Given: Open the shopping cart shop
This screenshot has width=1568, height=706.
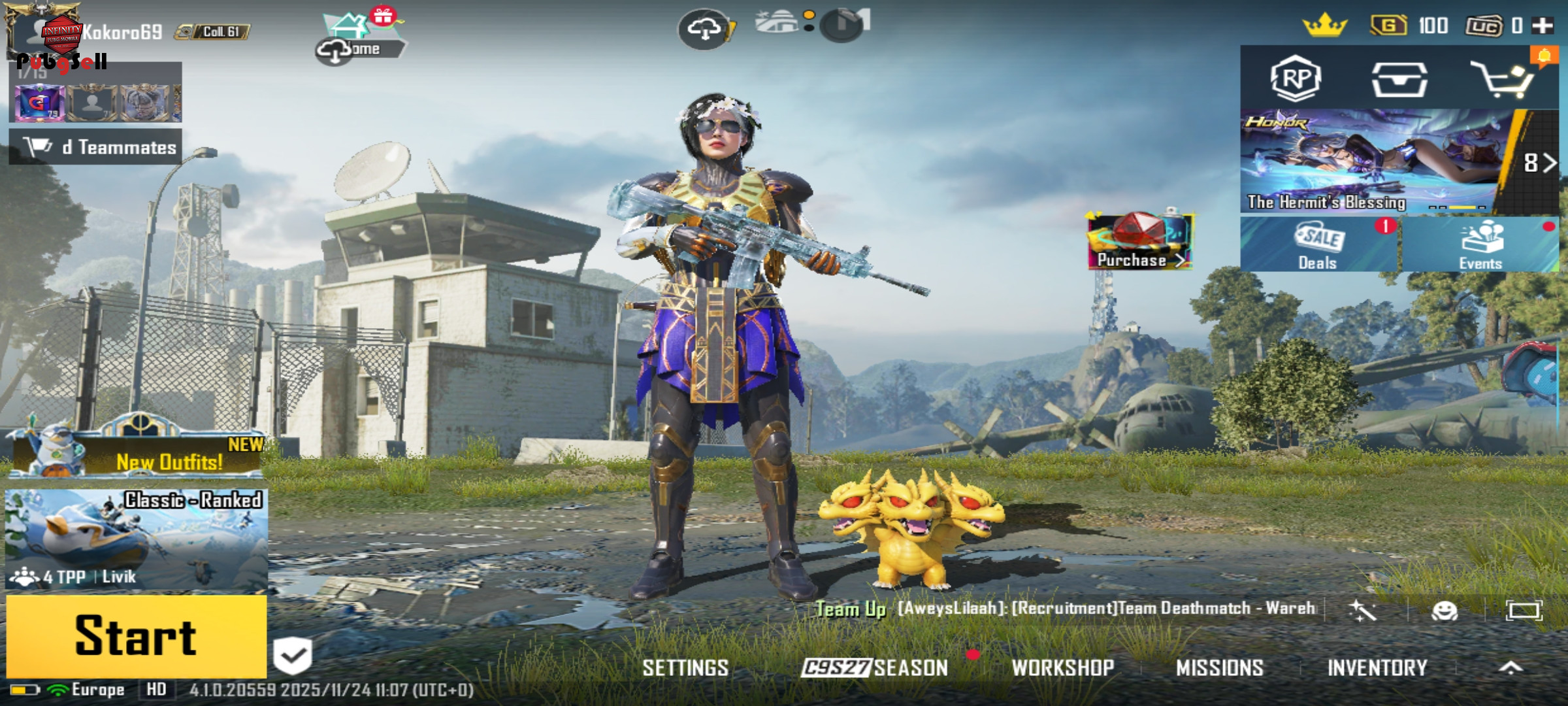Looking at the screenshot, I should pos(1501,80).
